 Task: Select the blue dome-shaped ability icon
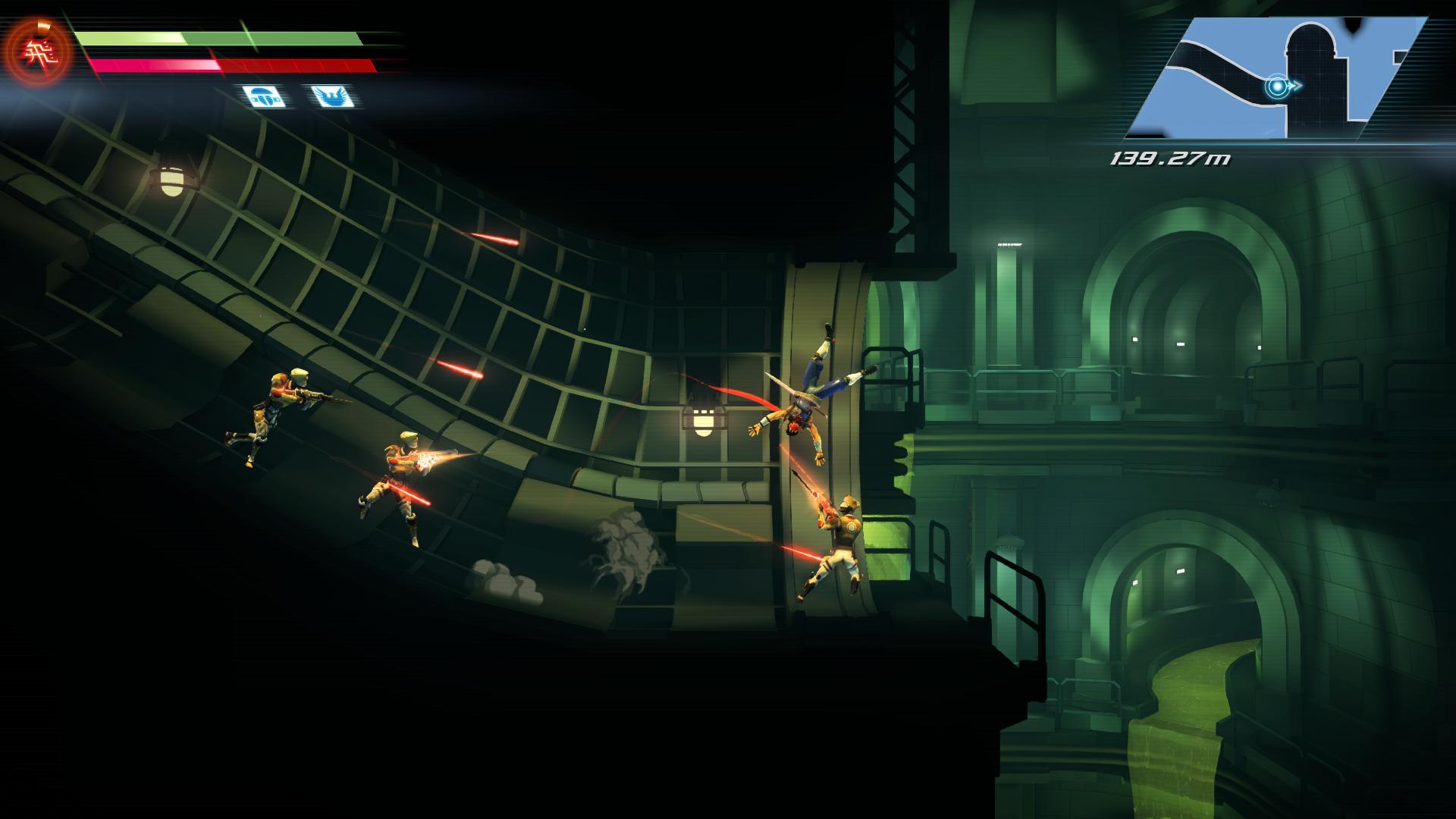pyautogui.click(x=264, y=96)
